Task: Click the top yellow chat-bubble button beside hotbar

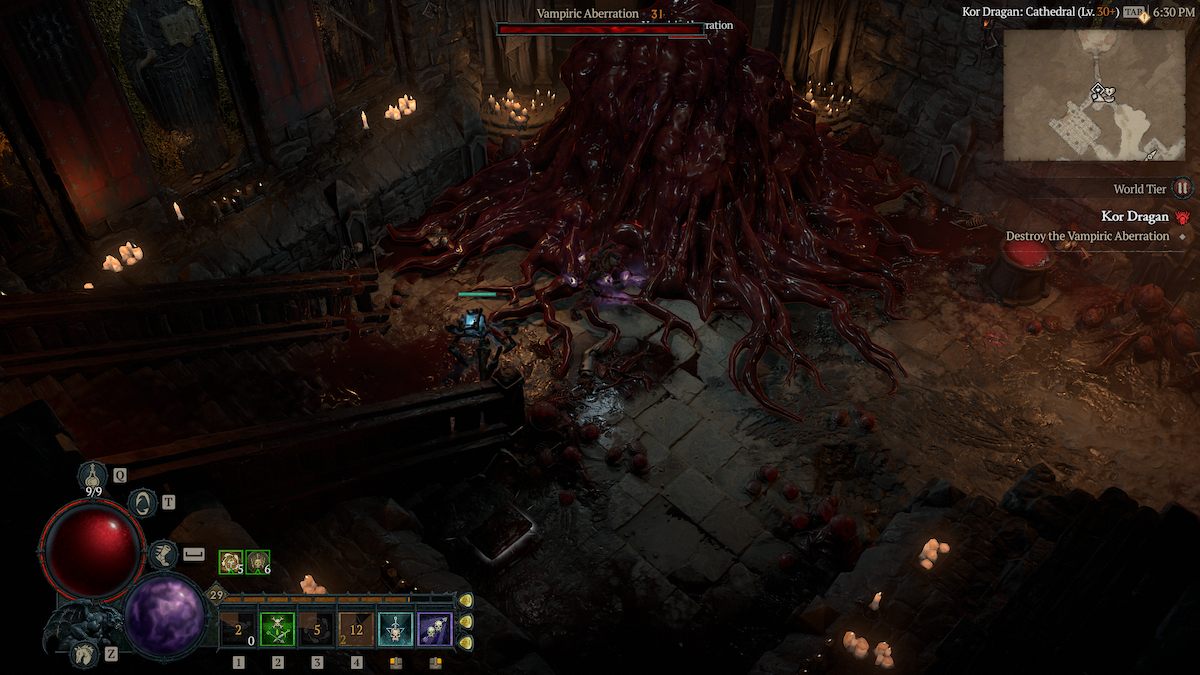Action: tap(466, 600)
